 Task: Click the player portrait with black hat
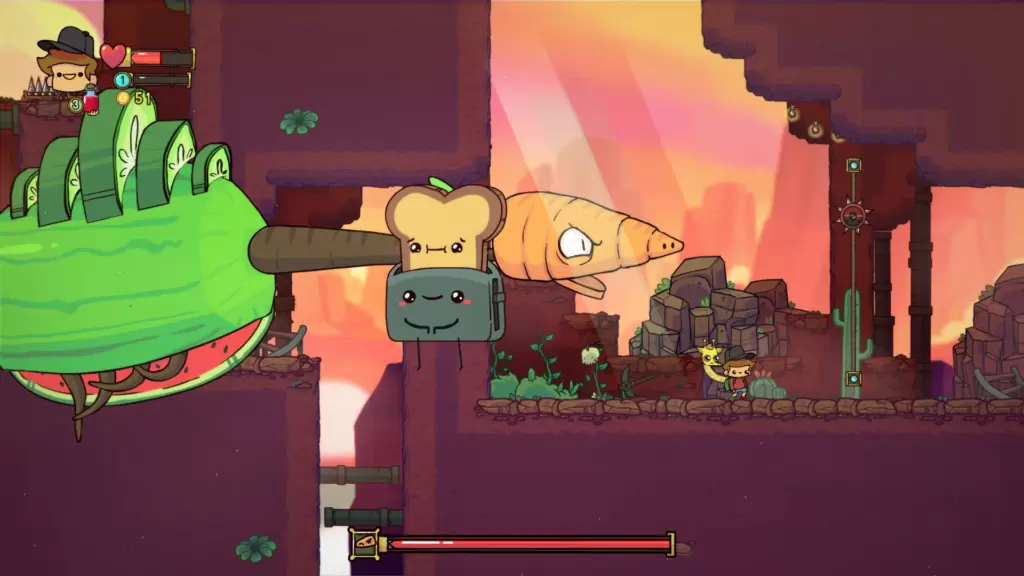(68, 62)
